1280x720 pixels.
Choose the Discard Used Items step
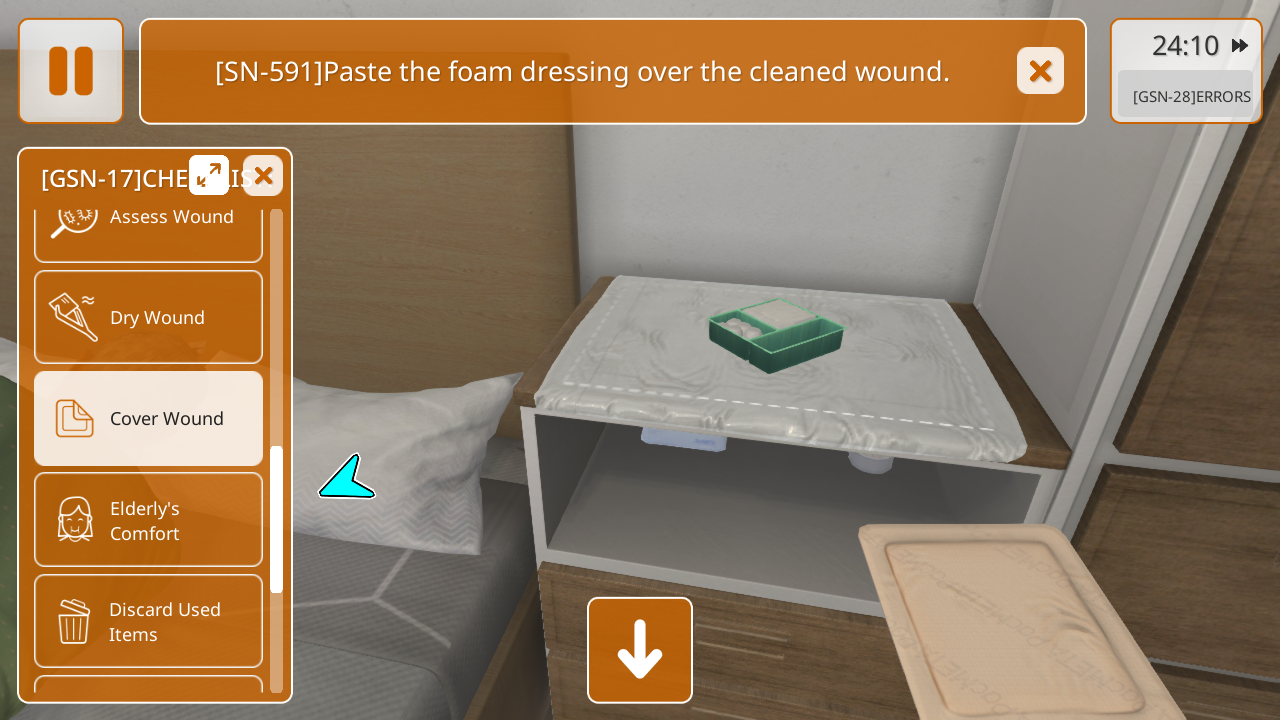tap(149, 621)
